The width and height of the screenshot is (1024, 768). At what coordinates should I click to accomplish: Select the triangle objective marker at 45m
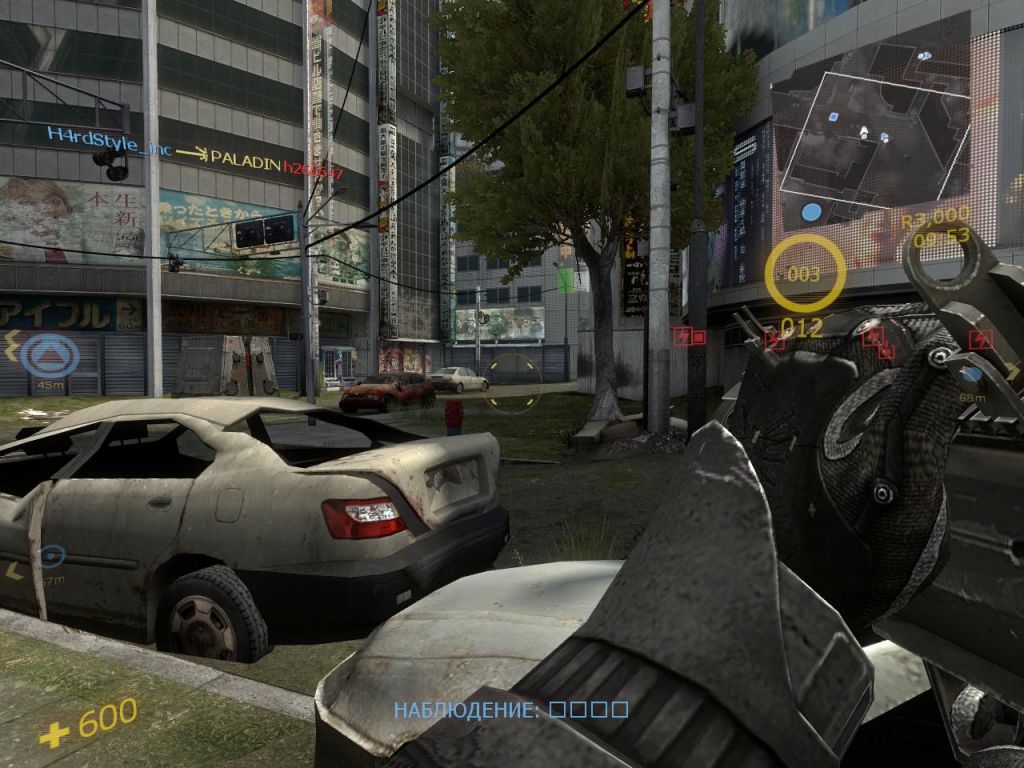[x=50, y=354]
